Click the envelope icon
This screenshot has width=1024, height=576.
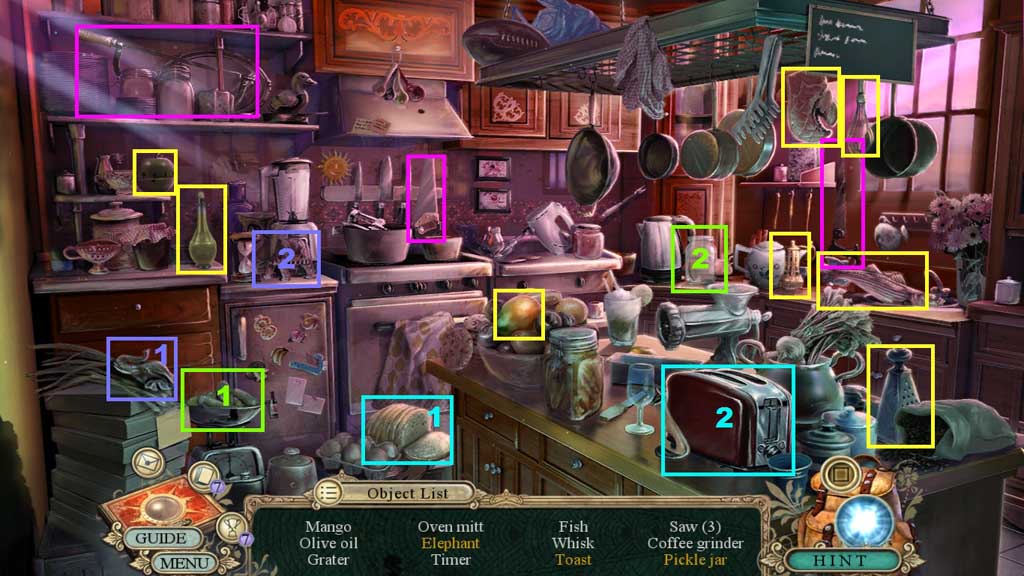coord(148,462)
